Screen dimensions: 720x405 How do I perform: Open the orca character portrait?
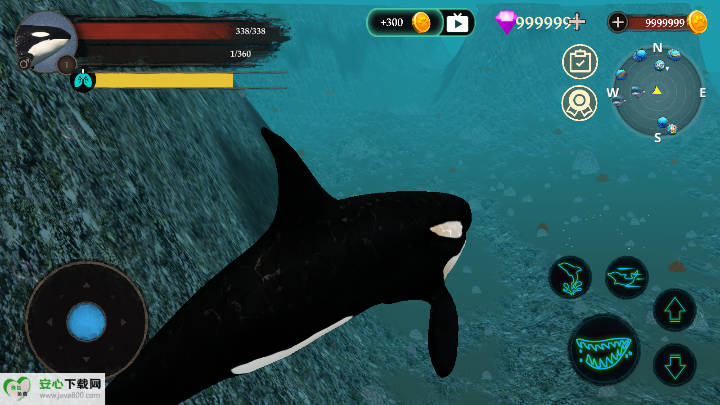(46, 41)
